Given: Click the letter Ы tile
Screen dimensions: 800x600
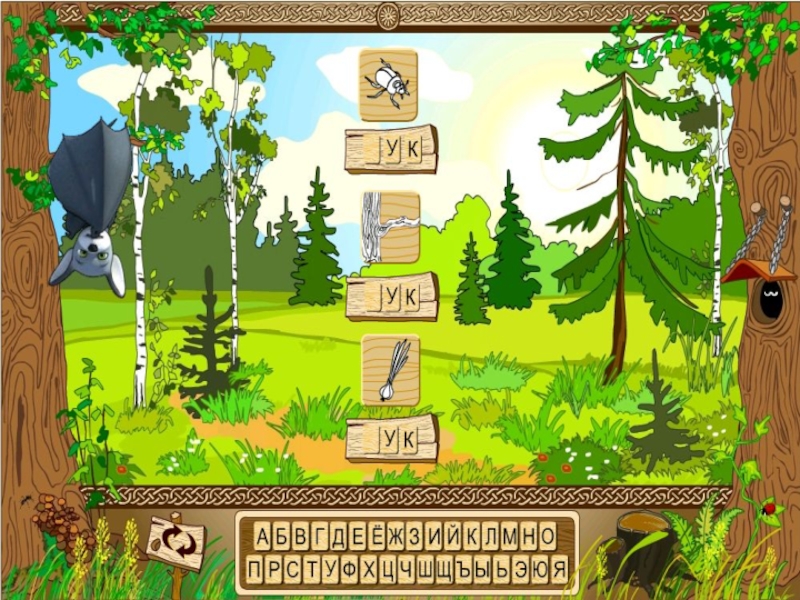Looking at the screenshot, I should (483, 570).
